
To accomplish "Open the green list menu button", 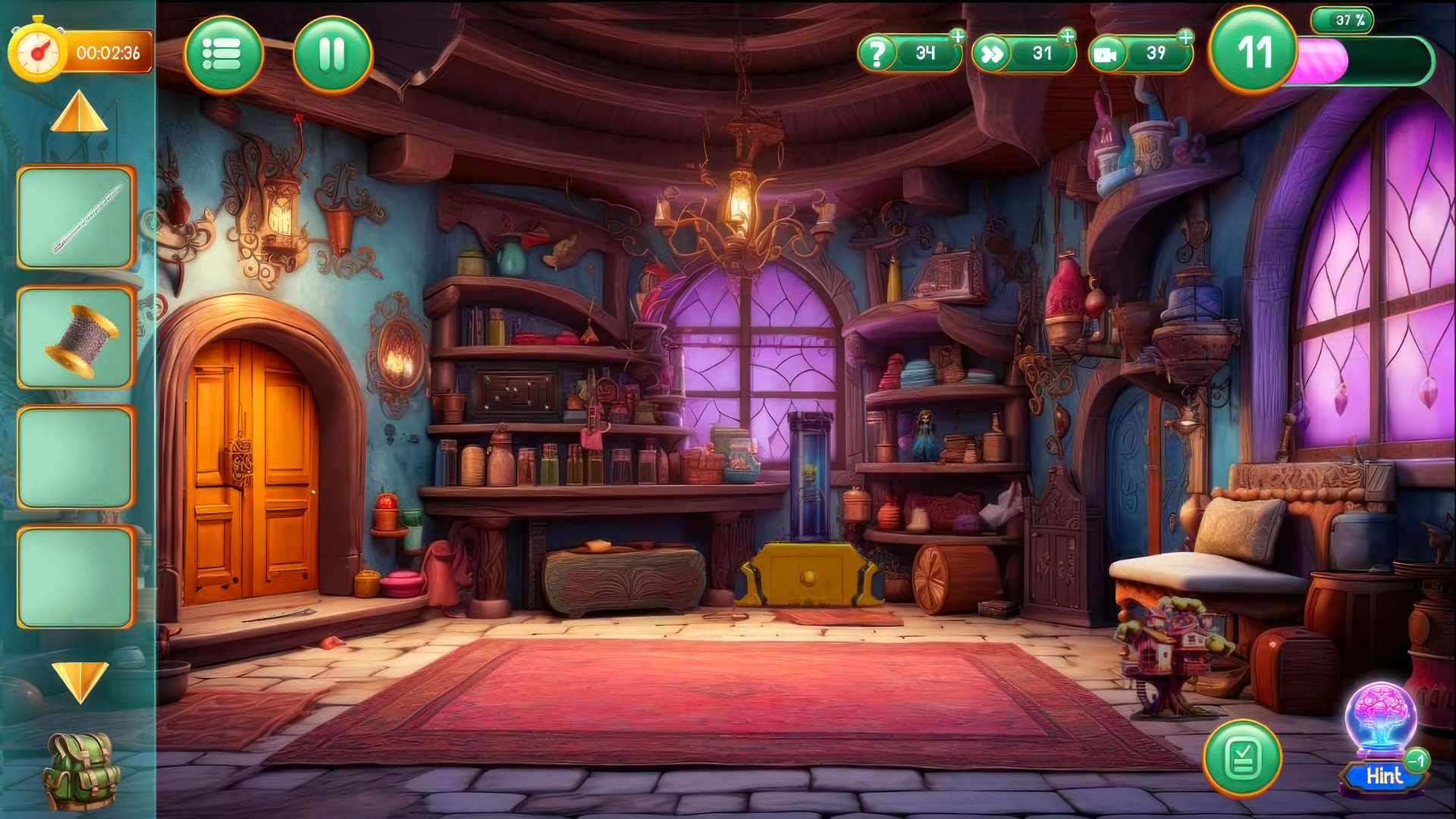I will (x=223, y=55).
